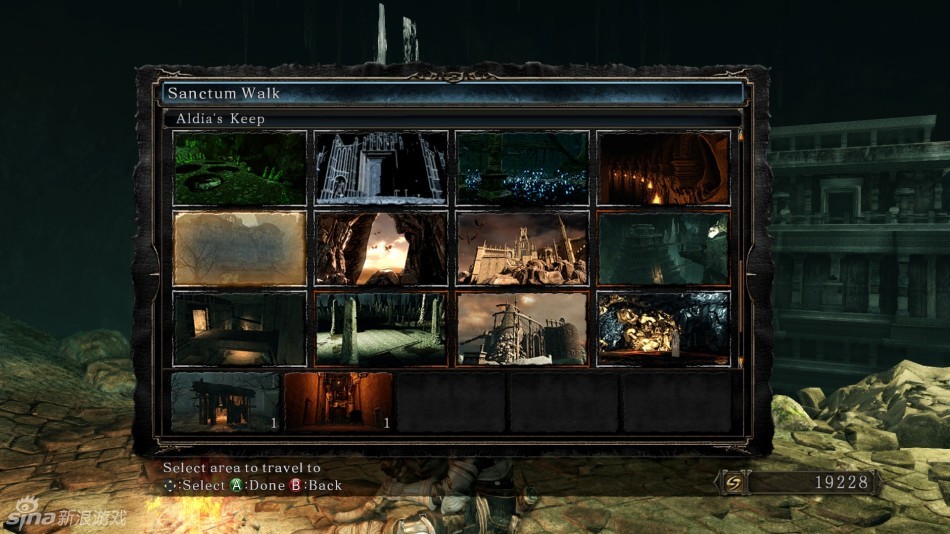Pick the torch-lit orange cavern thumbnail
950x534 pixels.
point(664,168)
